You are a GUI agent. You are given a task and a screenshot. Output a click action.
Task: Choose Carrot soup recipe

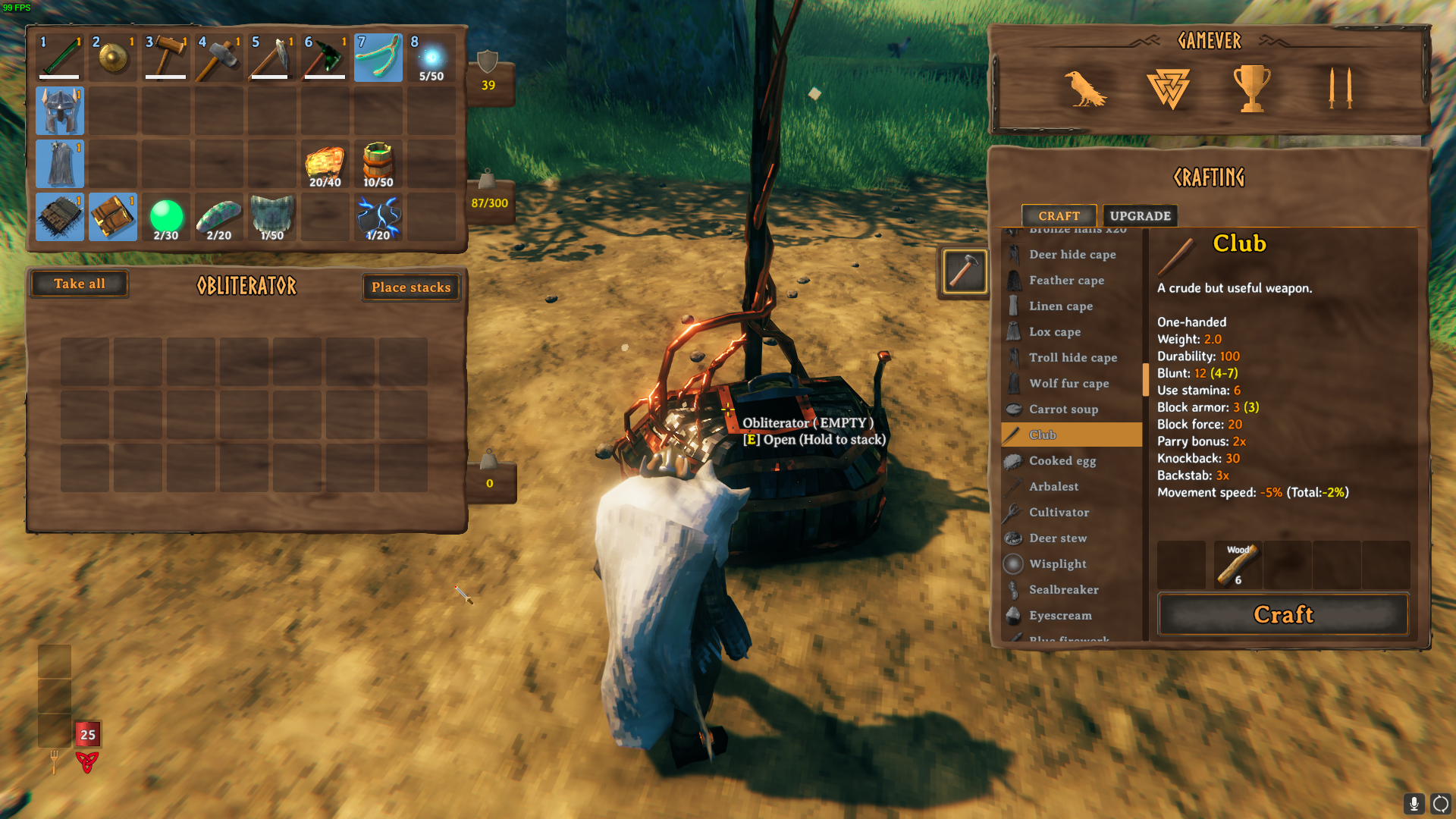coord(1063,409)
